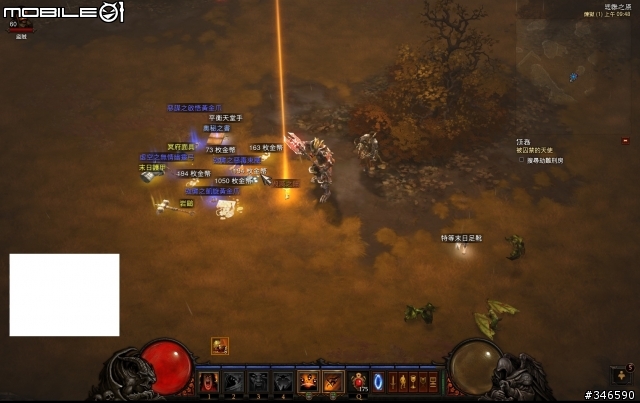Image resolution: width=640 pixels, height=403 pixels.
Task: Select the buff icon above the skill bar
Action: [x=220, y=346]
